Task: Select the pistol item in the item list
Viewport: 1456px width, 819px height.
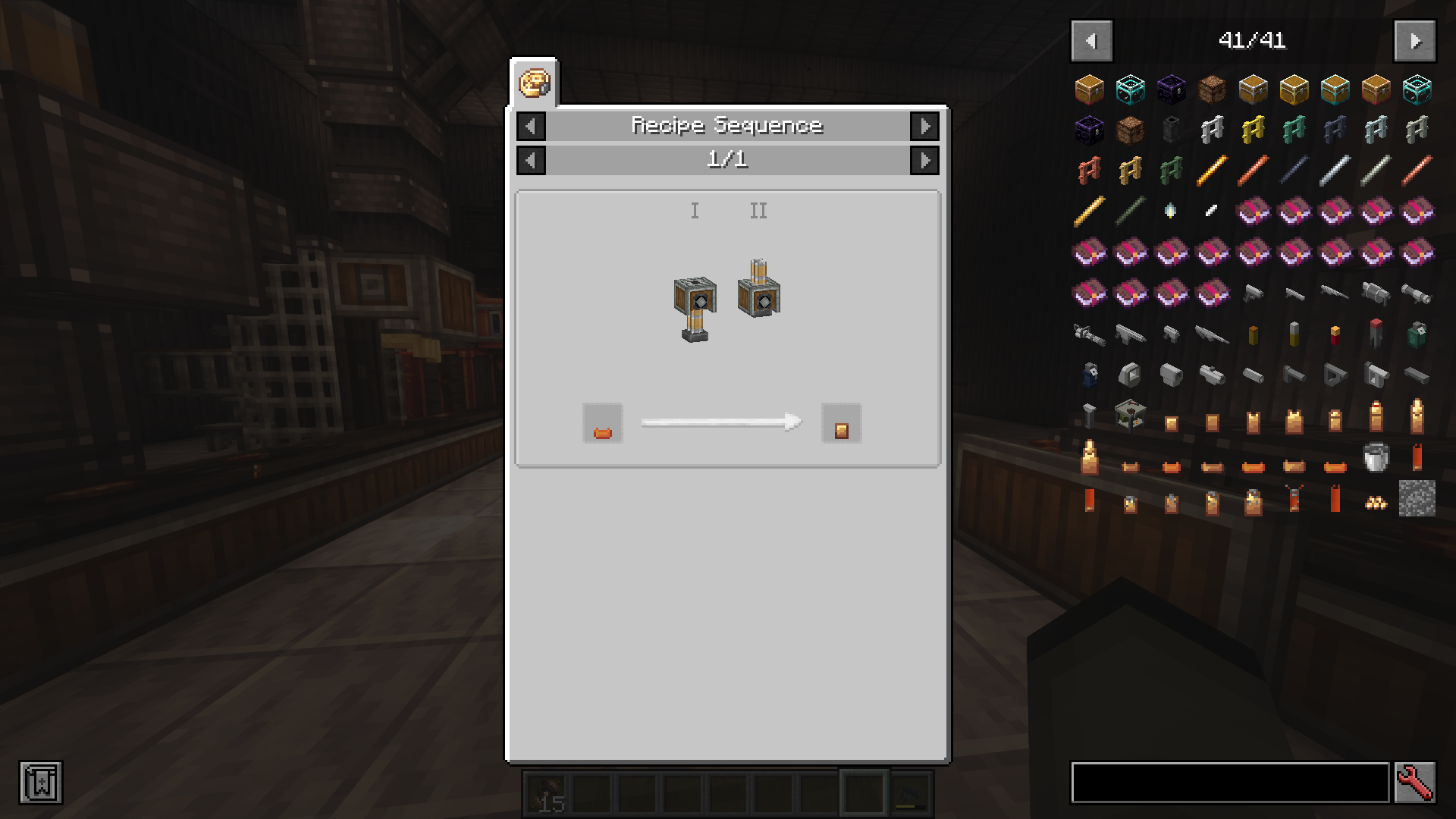Action: click(1254, 294)
